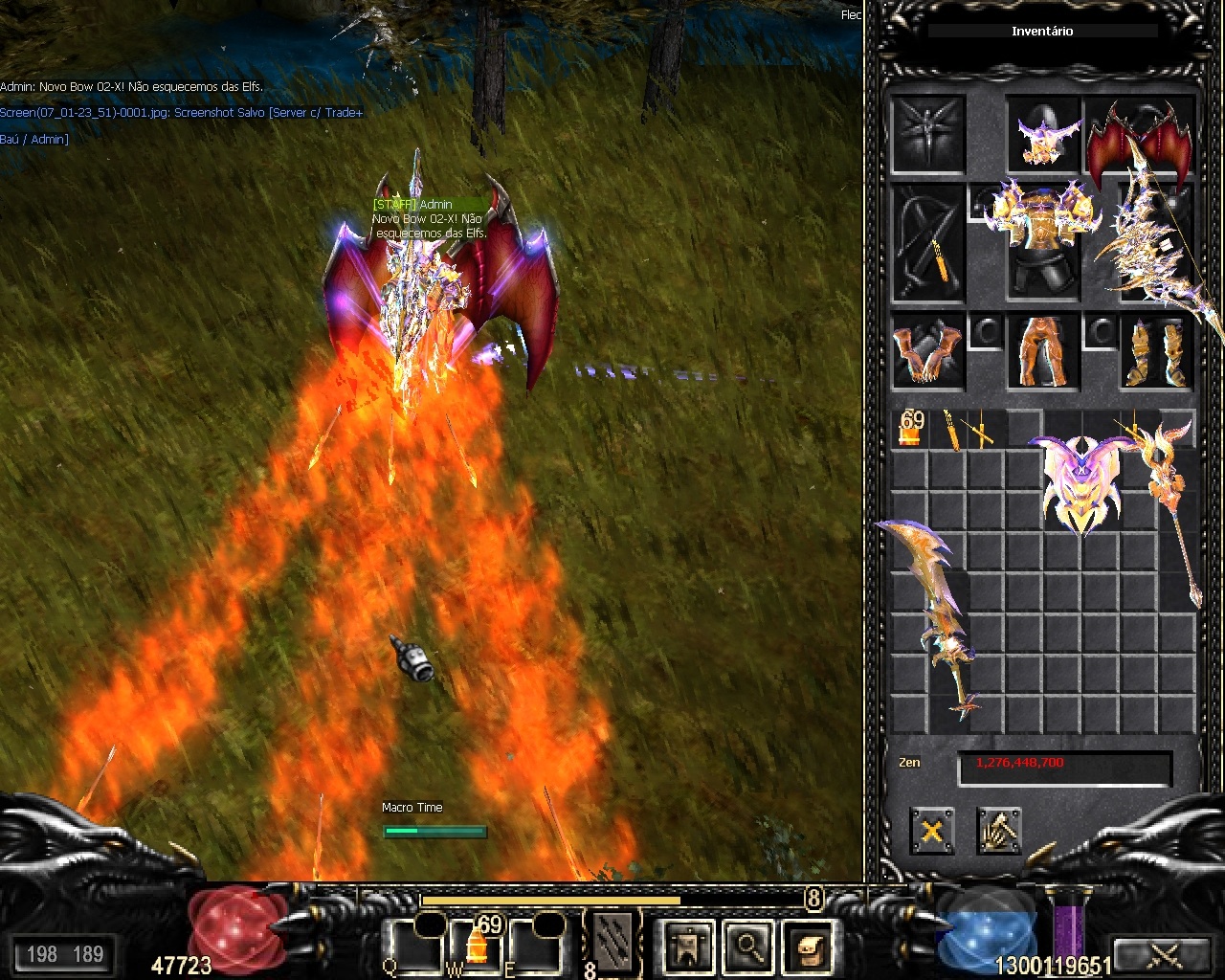Image resolution: width=1225 pixels, height=980 pixels.
Task: Click the magnifying glass icon on the bottom bar
Action: tap(748, 947)
